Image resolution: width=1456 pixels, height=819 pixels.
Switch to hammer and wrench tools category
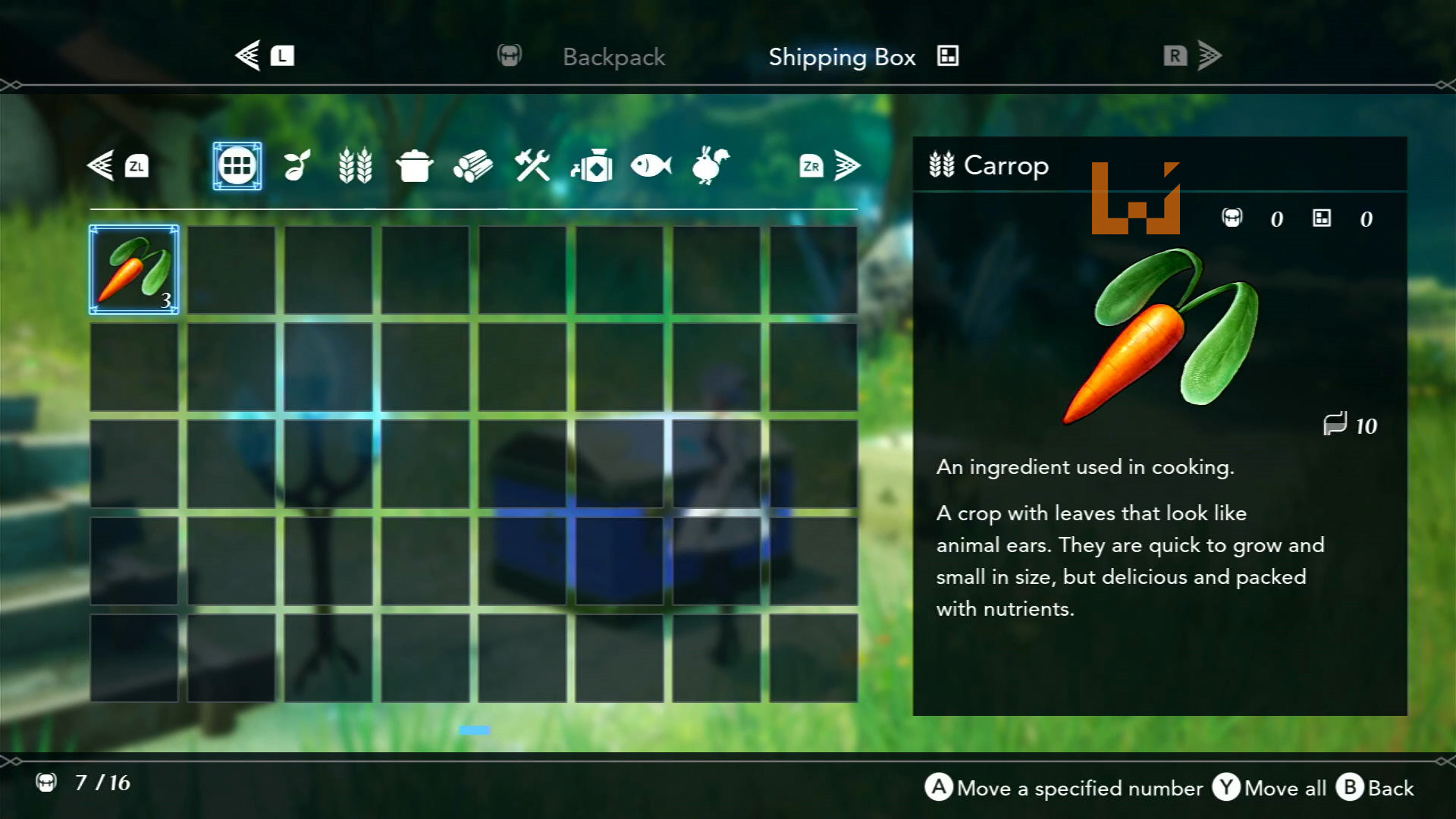coord(532,165)
